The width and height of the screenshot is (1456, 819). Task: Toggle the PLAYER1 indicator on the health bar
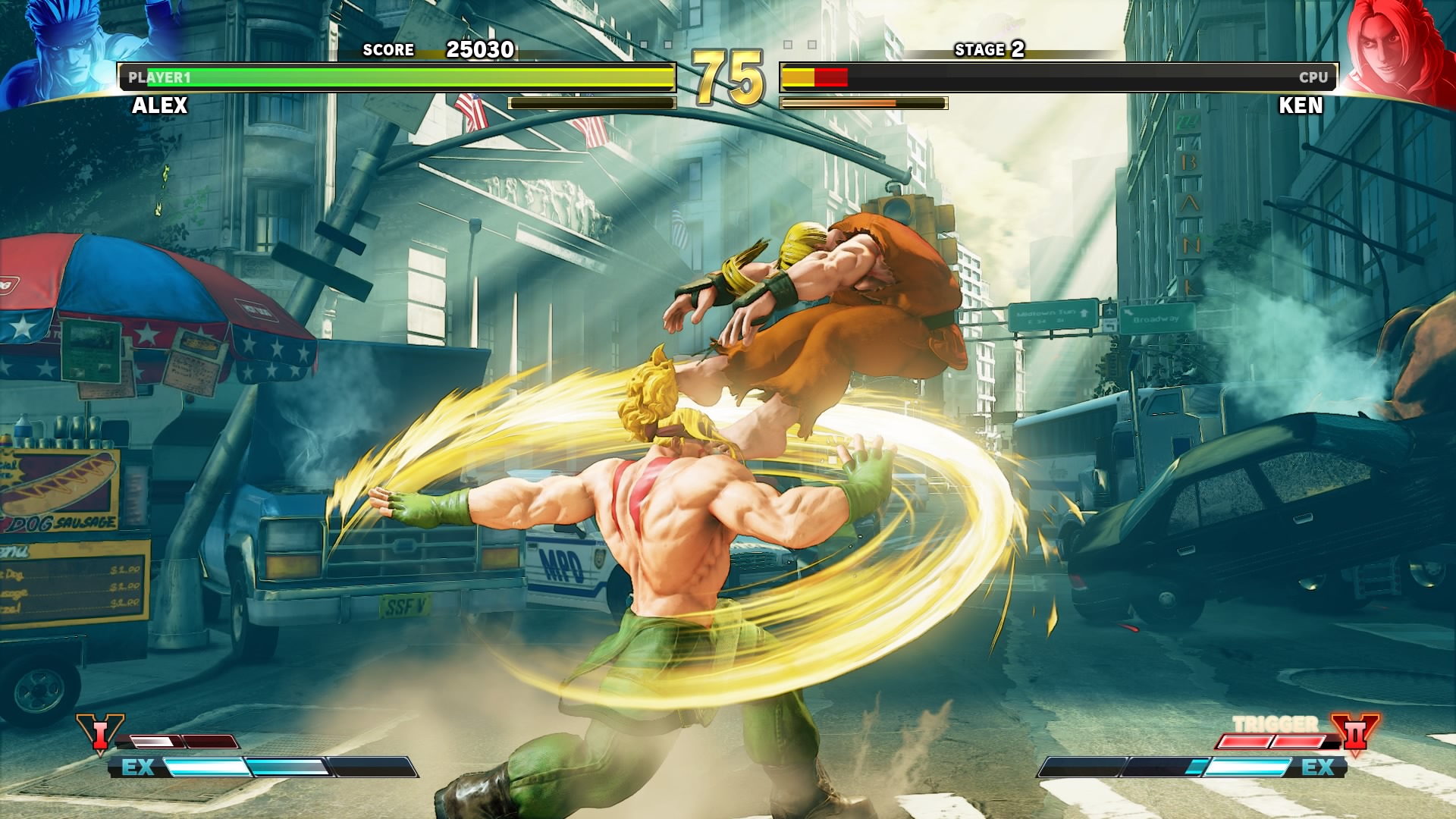point(159,76)
